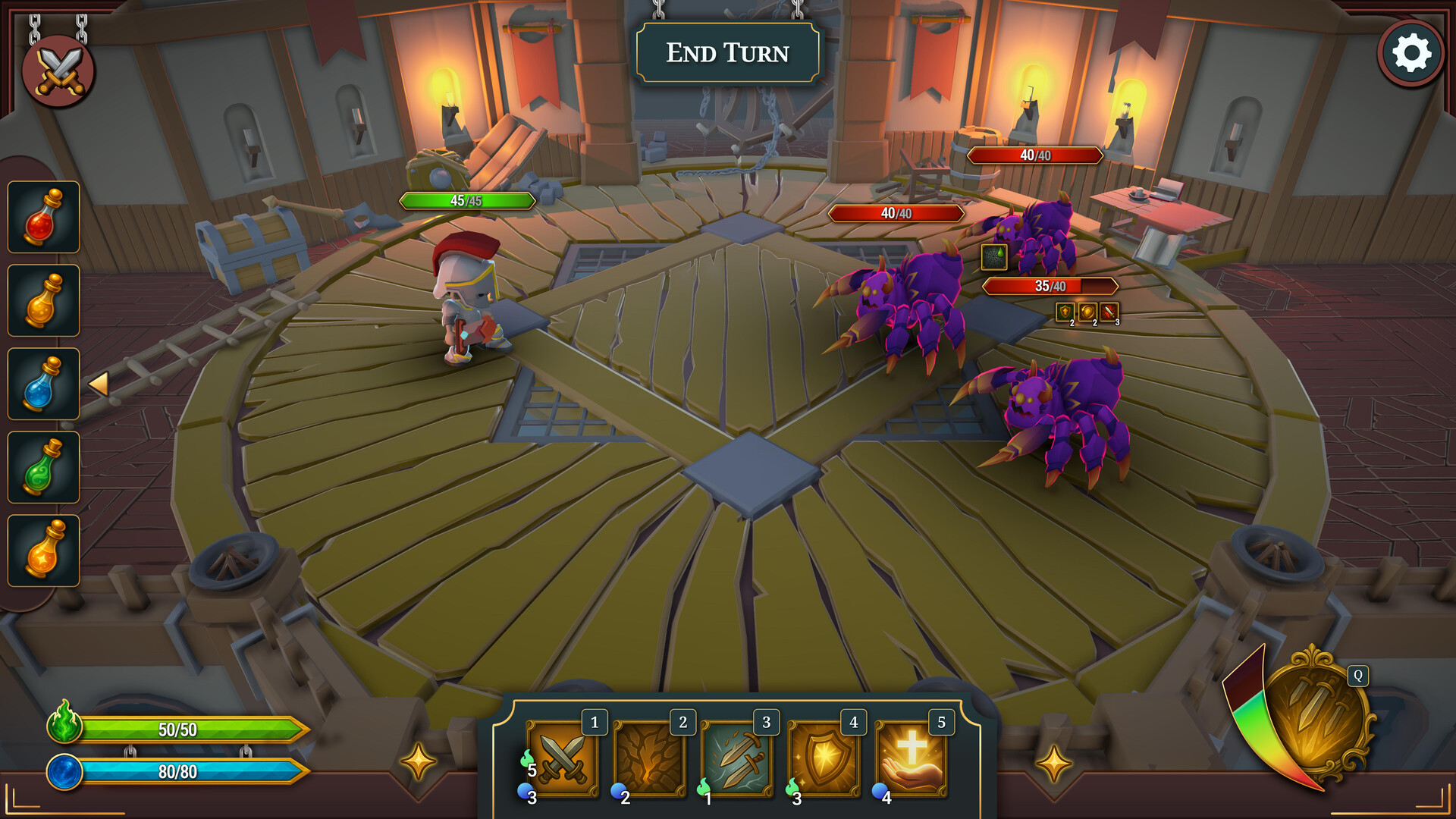Inspect the poison web debuff icon on the spider
This screenshot has width=1456, height=819.
click(994, 258)
